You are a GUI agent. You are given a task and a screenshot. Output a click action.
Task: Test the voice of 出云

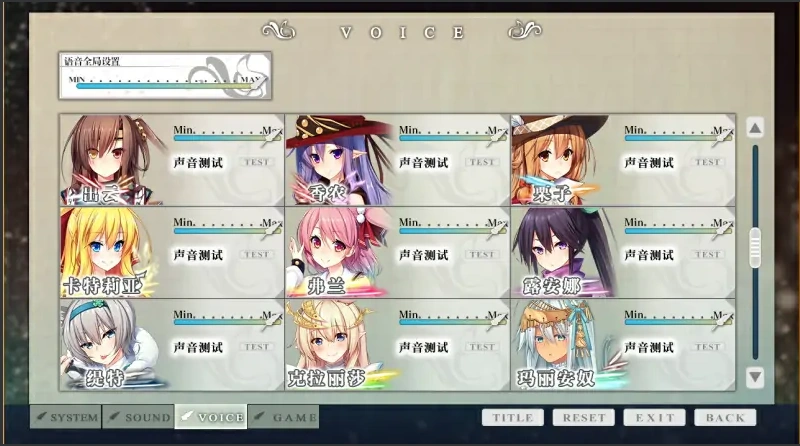point(257,161)
